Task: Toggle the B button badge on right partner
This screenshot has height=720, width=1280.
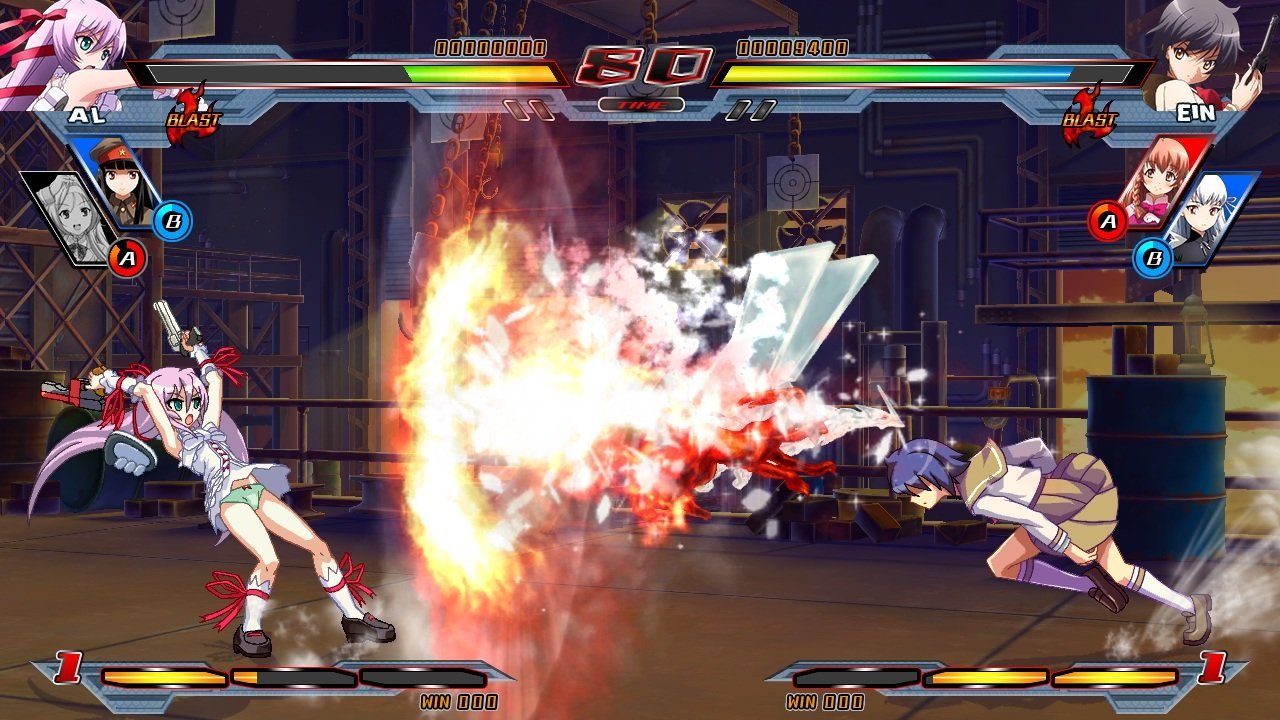Action: [x=1152, y=258]
